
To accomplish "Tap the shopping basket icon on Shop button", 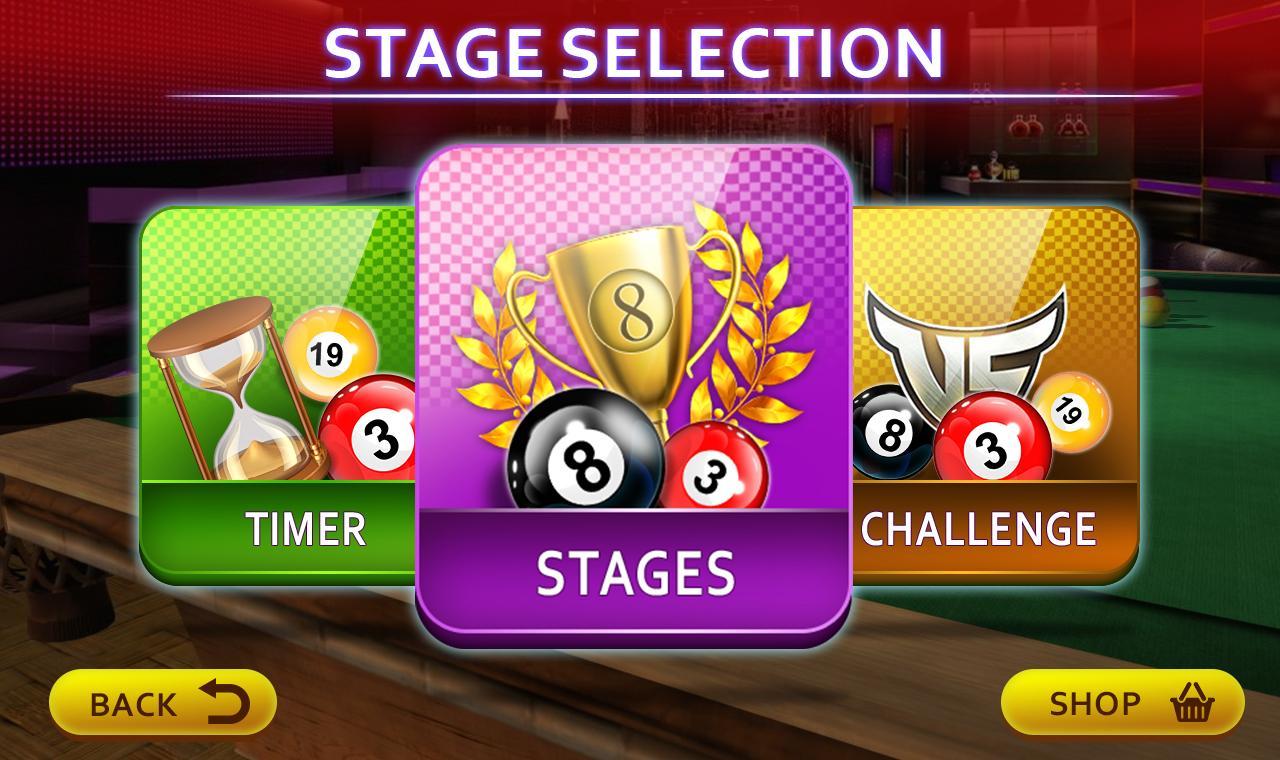I will (x=1192, y=703).
